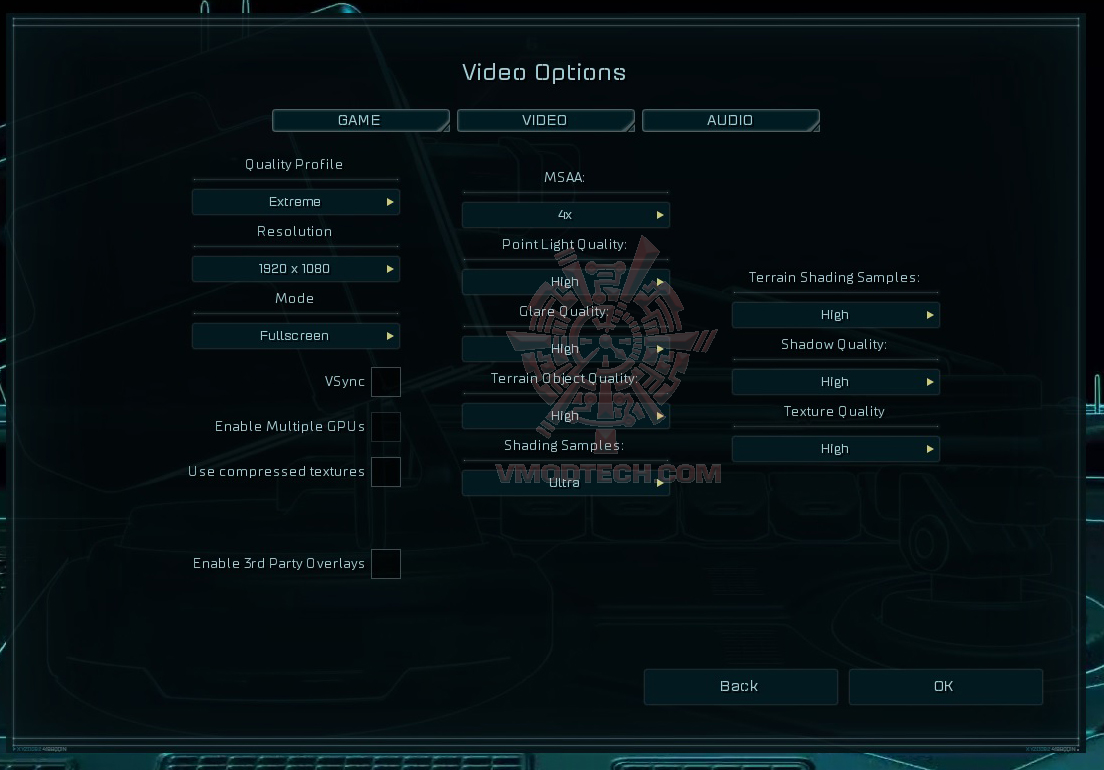Change the Shadow Quality setting
This screenshot has height=770, width=1104.
836,382
